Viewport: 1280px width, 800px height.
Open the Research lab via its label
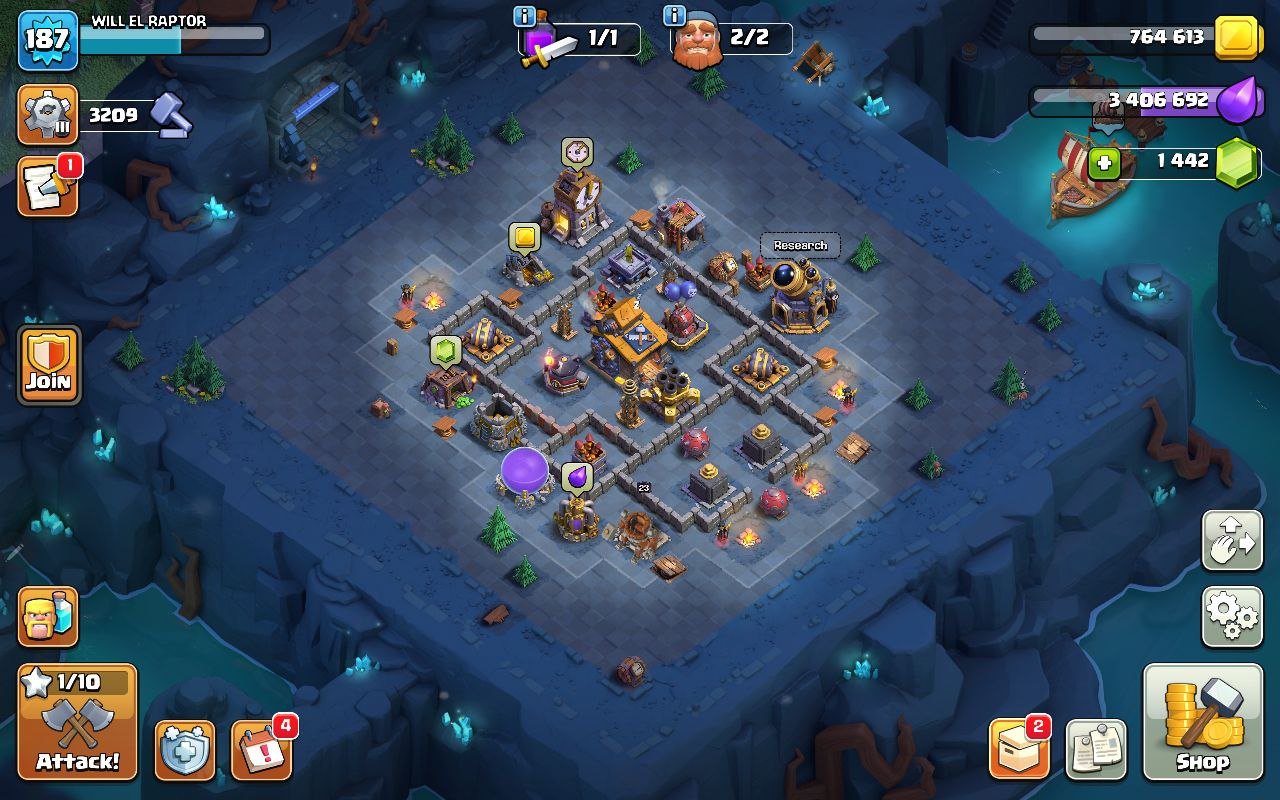(x=798, y=244)
